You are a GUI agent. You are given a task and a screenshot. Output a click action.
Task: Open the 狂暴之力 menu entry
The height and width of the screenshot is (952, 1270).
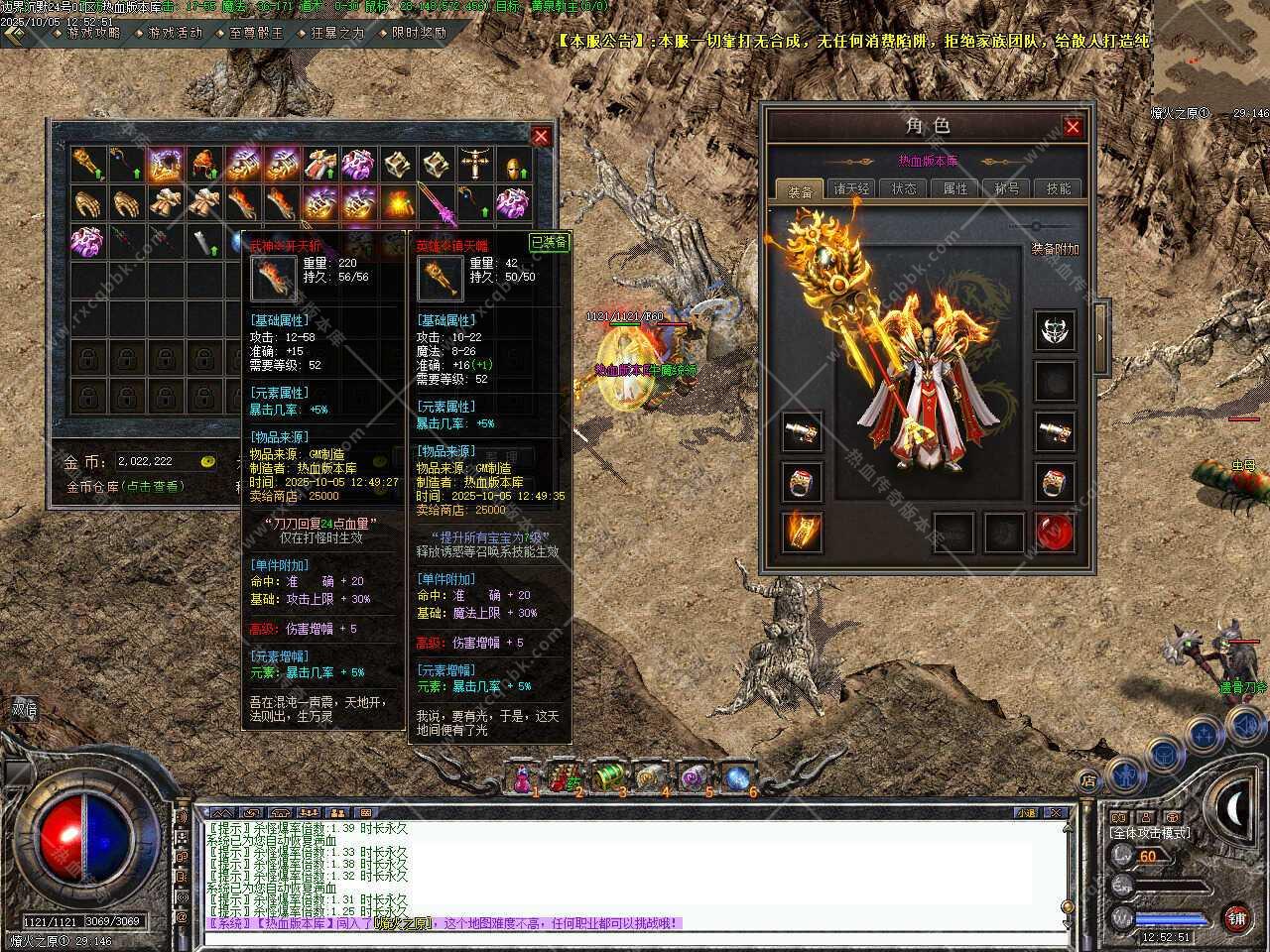tap(336, 33)
